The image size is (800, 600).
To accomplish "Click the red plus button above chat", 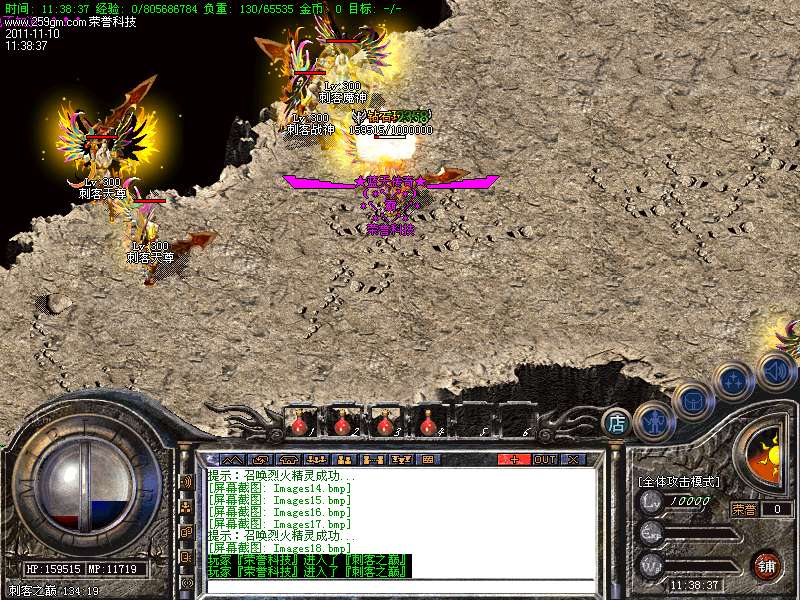I will point(514,459).
